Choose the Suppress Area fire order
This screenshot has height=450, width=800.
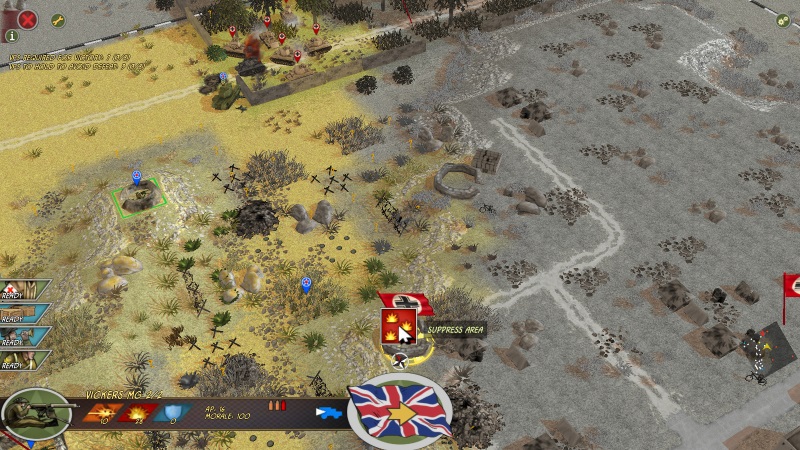[399, 325]
